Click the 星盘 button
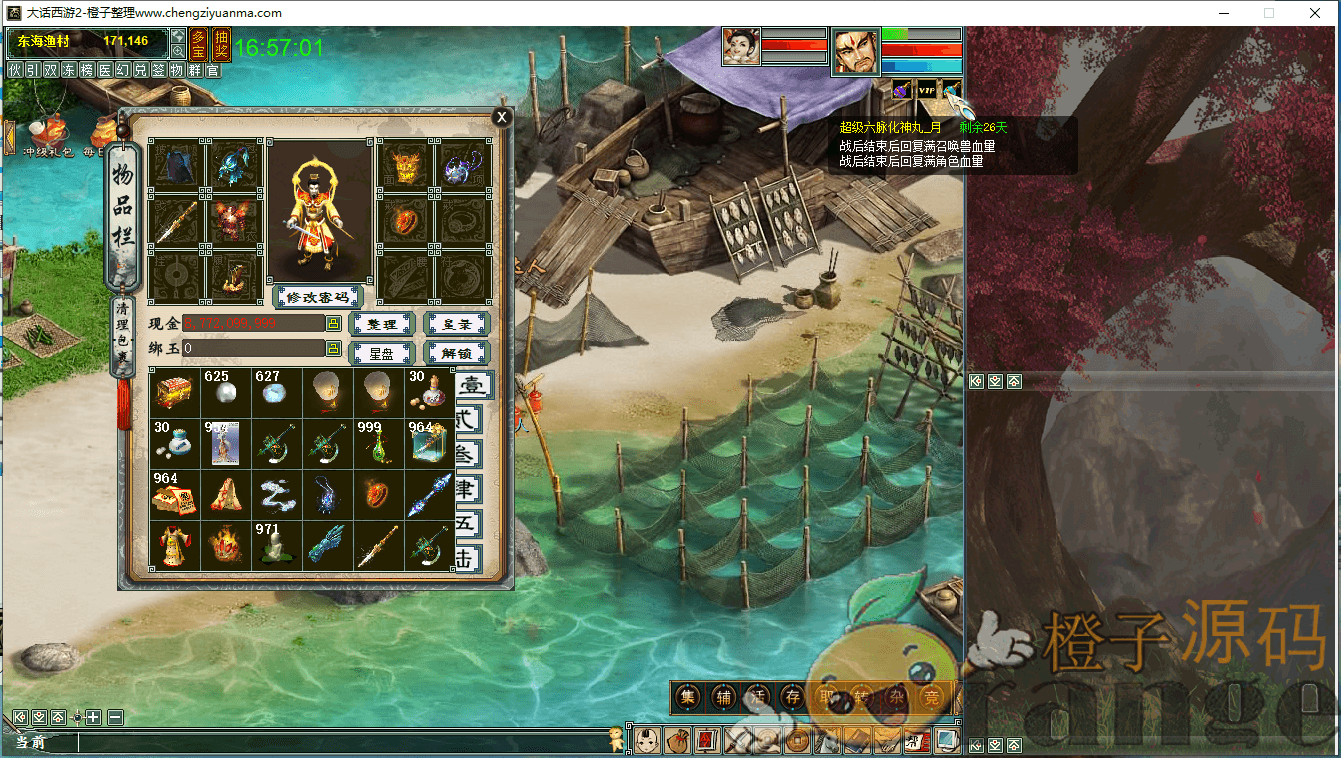 click(x=381, y=353)
